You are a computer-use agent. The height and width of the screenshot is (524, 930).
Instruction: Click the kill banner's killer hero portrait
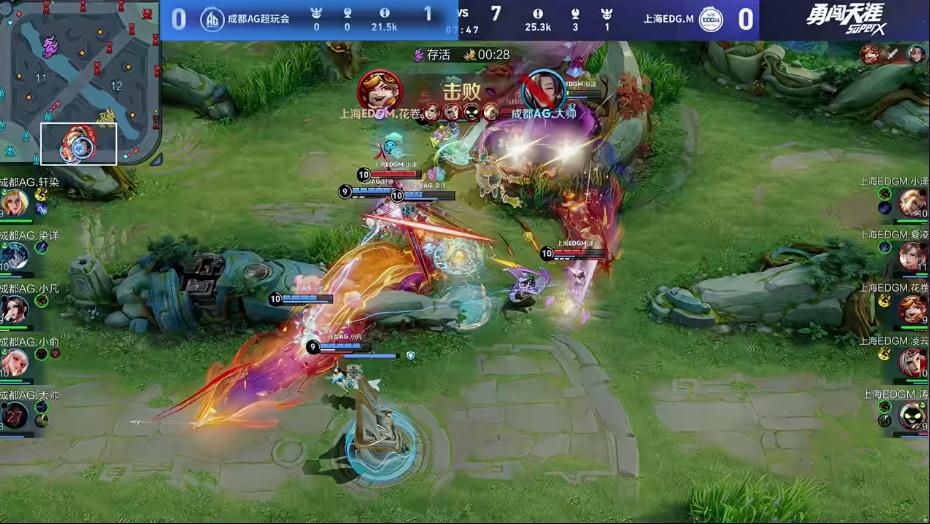pyautogui.click(x=380, y=90)
